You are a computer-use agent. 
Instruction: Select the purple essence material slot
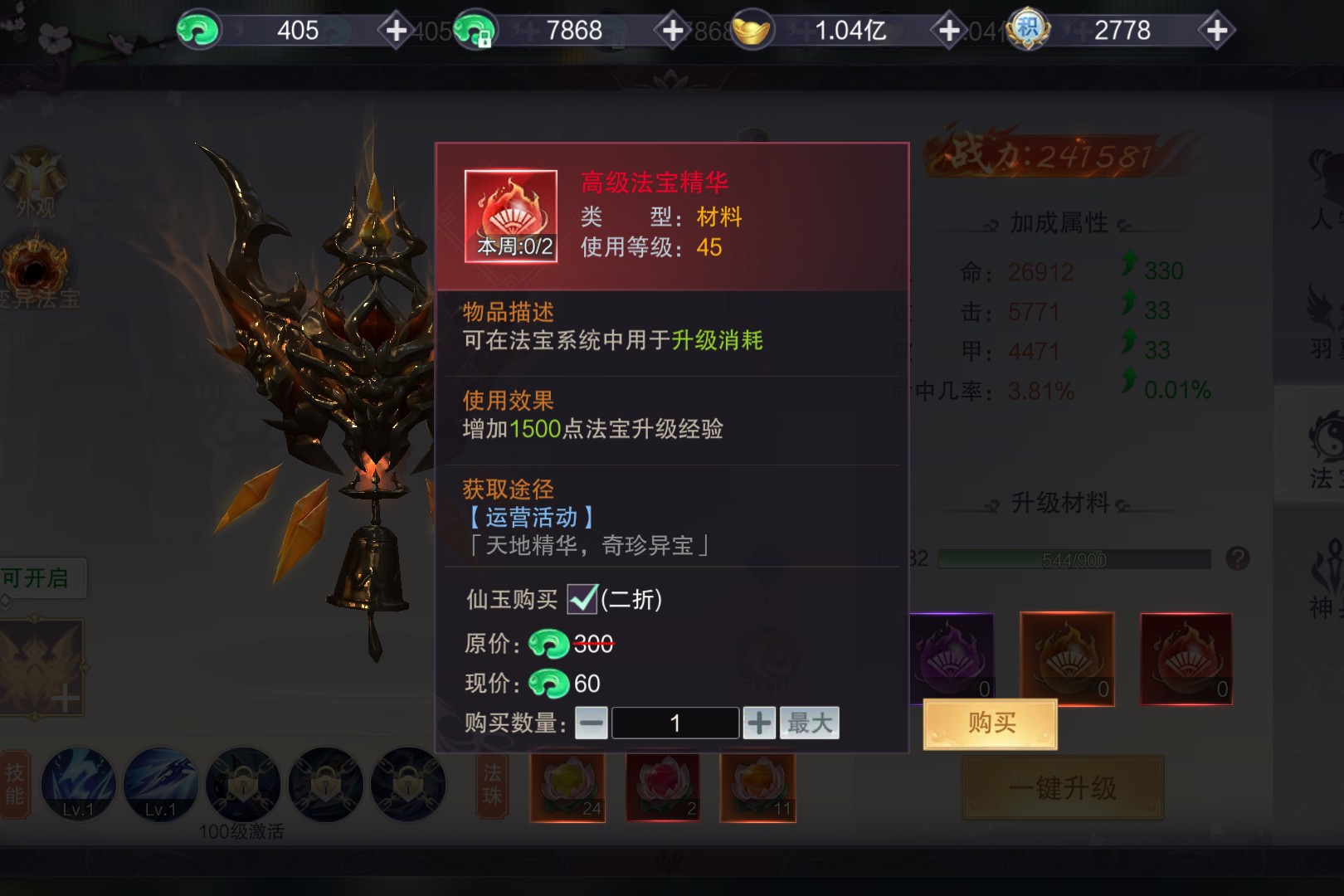pyautogui.click(x=952, y=659)
